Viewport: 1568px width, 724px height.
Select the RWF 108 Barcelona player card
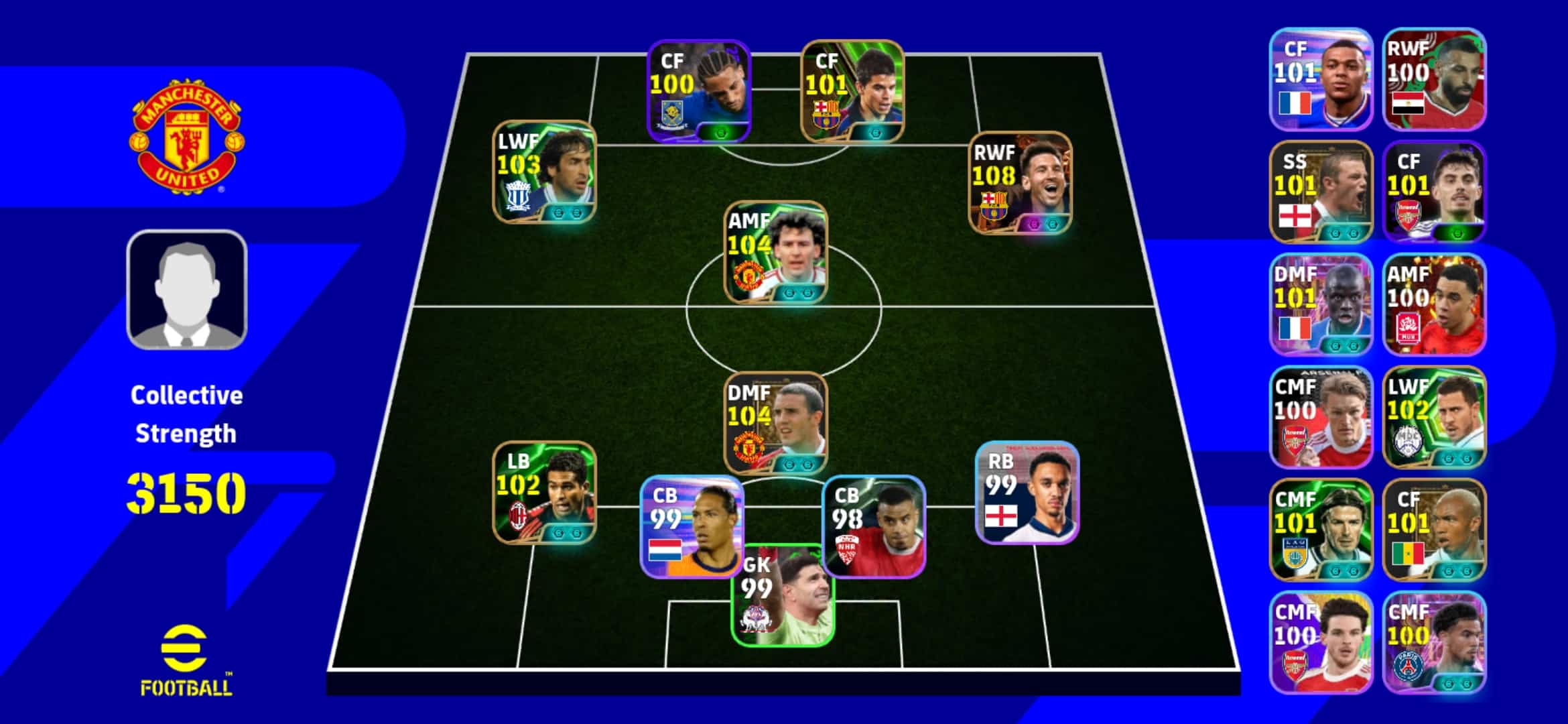[1020, 182]
